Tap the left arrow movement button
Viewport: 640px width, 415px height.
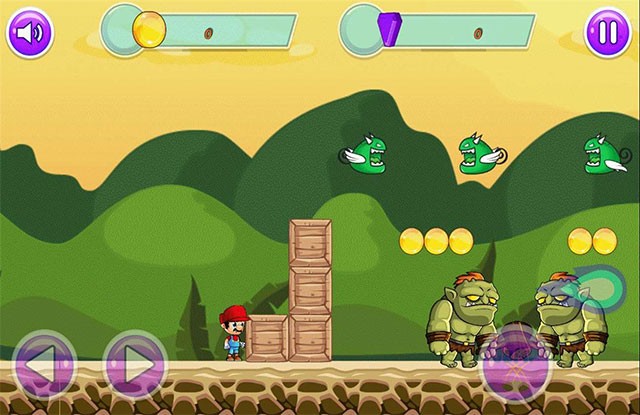[43, 364]
